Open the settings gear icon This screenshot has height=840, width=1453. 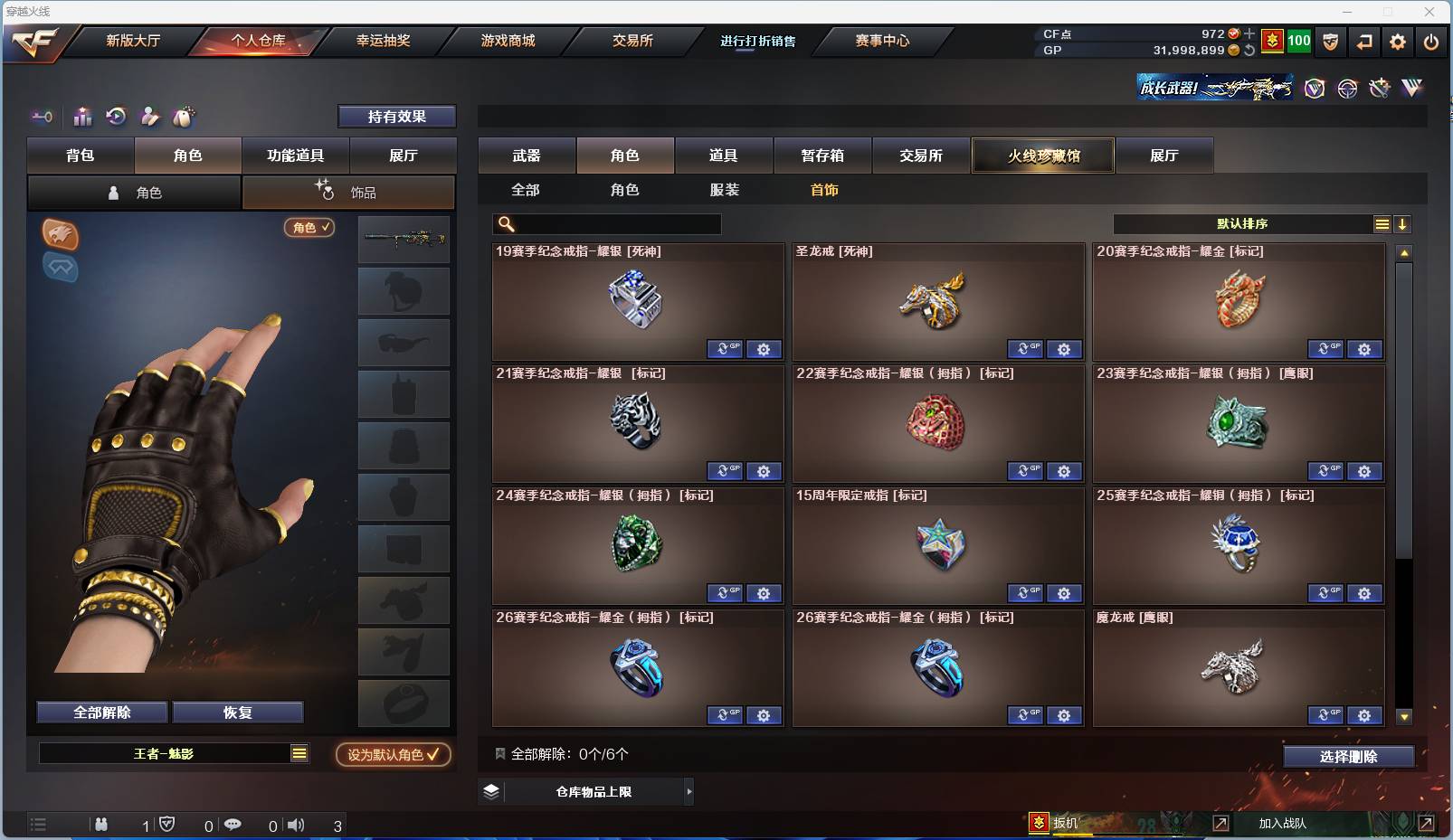coord(1397,41)
